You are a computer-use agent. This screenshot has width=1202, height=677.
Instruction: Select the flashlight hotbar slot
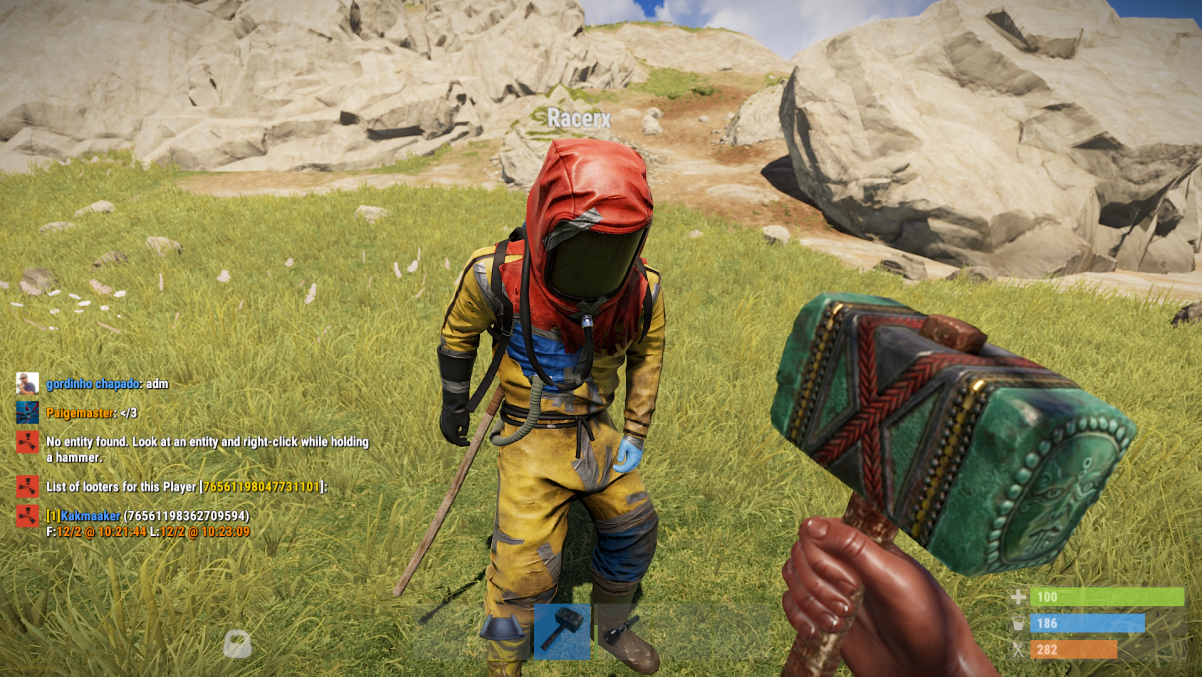pyautogui.click(x=622, y=631)
